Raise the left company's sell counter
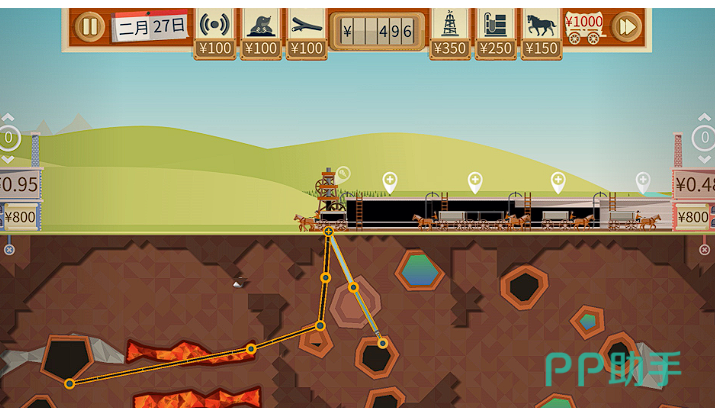715x408 pixels. coord(8,119)
